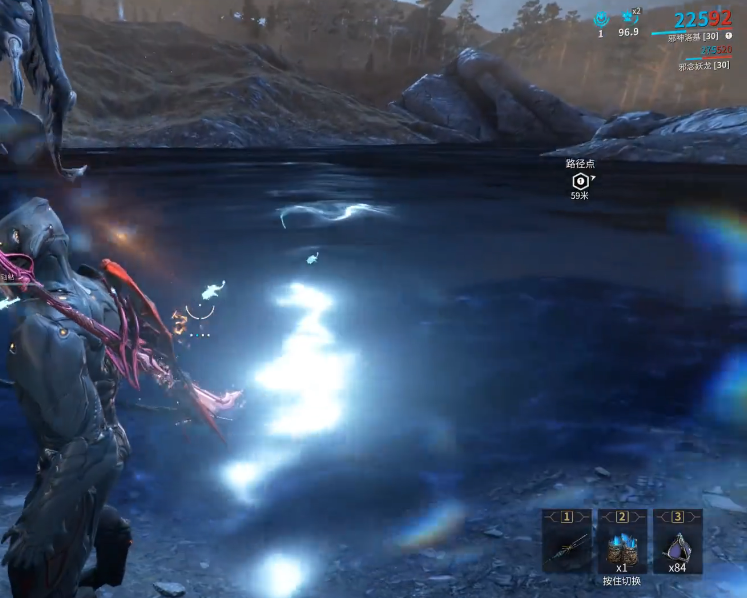Click the hexagonal waypoint marker showing 59米

point(580,181)
